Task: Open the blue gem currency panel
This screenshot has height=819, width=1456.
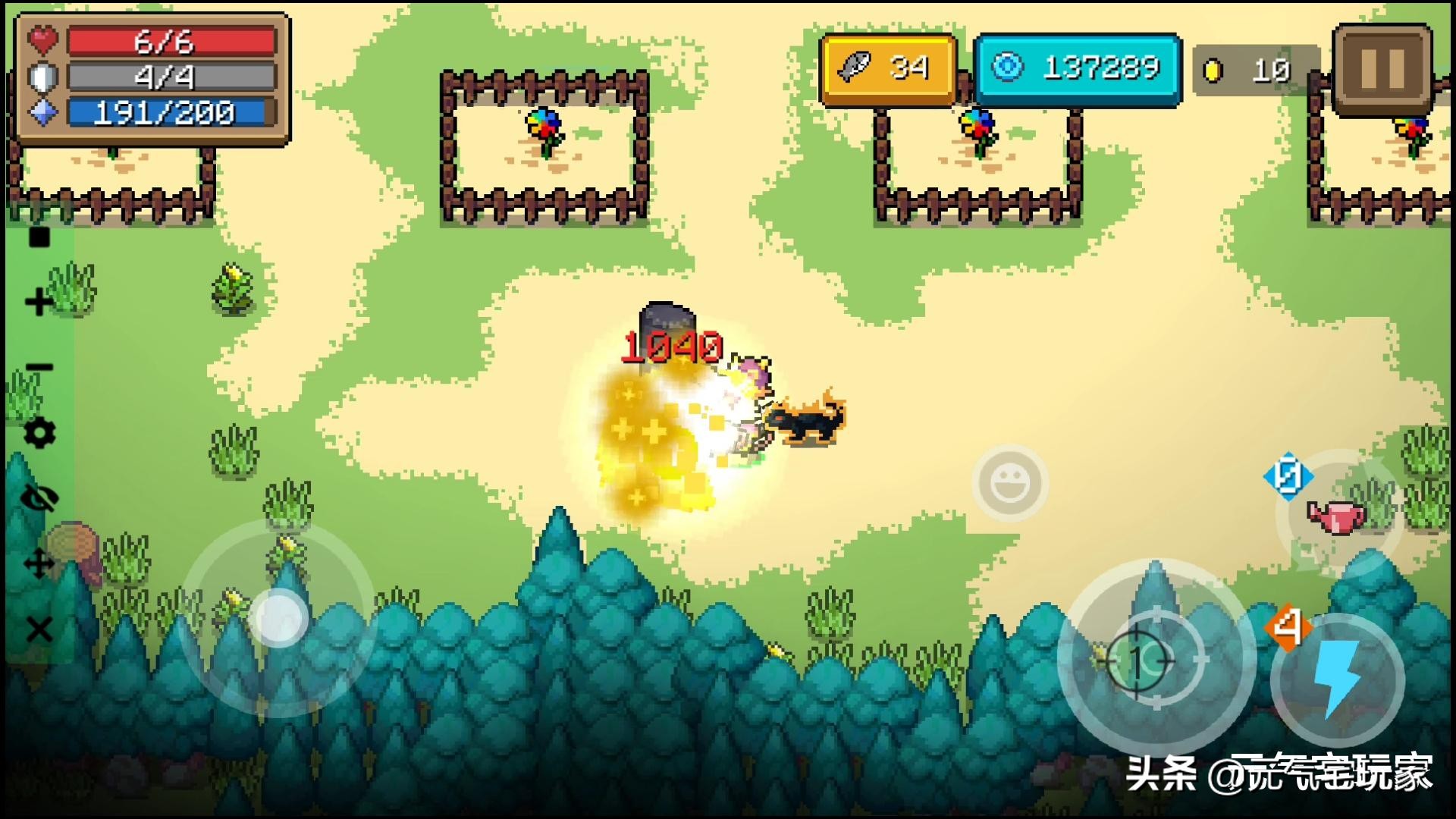Action: [1078, 69]
